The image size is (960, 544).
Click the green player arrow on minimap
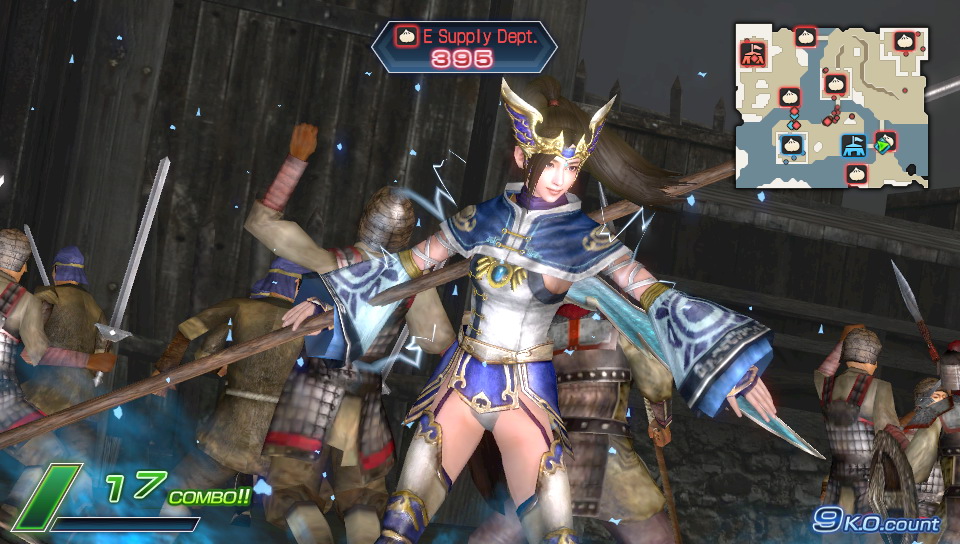(882, 147)
